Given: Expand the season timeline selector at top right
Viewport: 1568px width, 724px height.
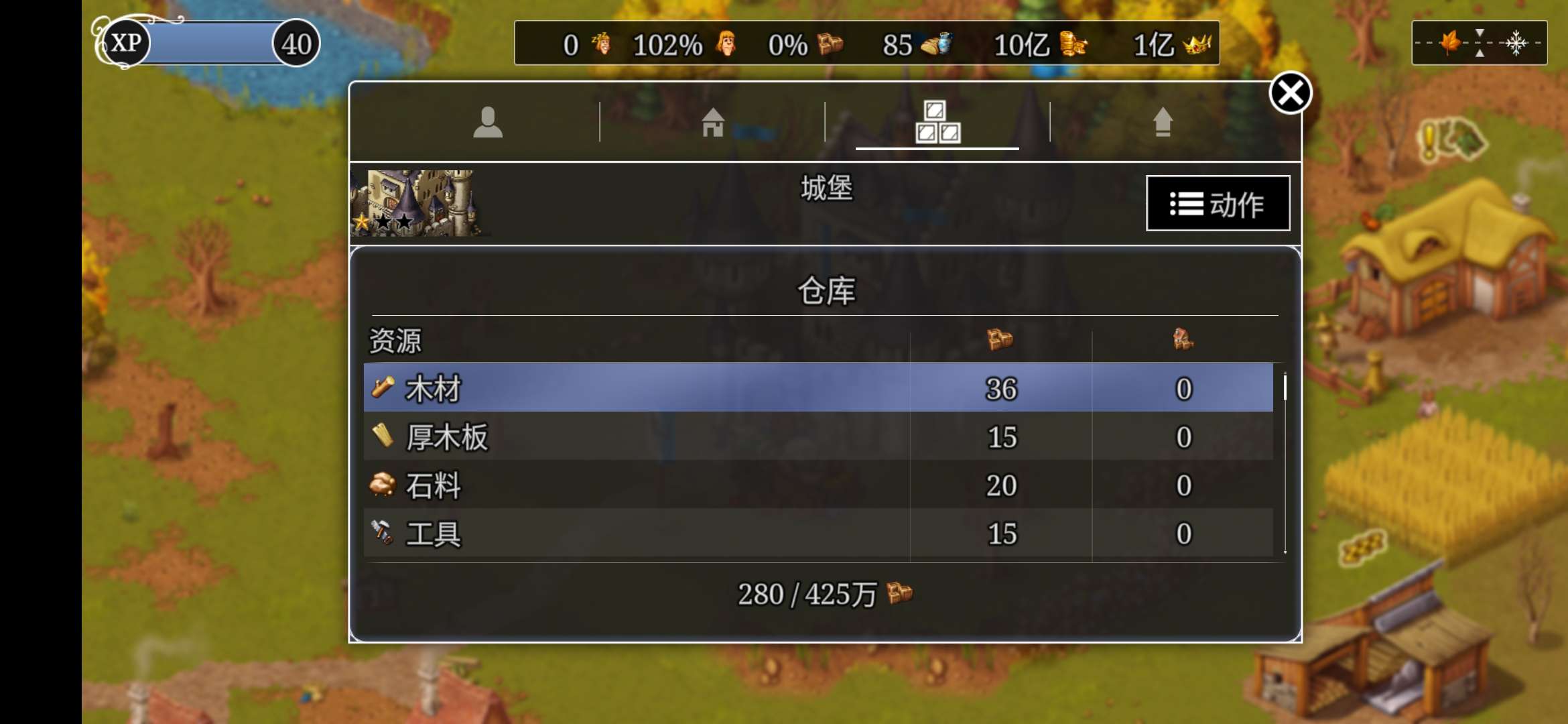Looking at the screenshot, I should (x=1480, y=43).
